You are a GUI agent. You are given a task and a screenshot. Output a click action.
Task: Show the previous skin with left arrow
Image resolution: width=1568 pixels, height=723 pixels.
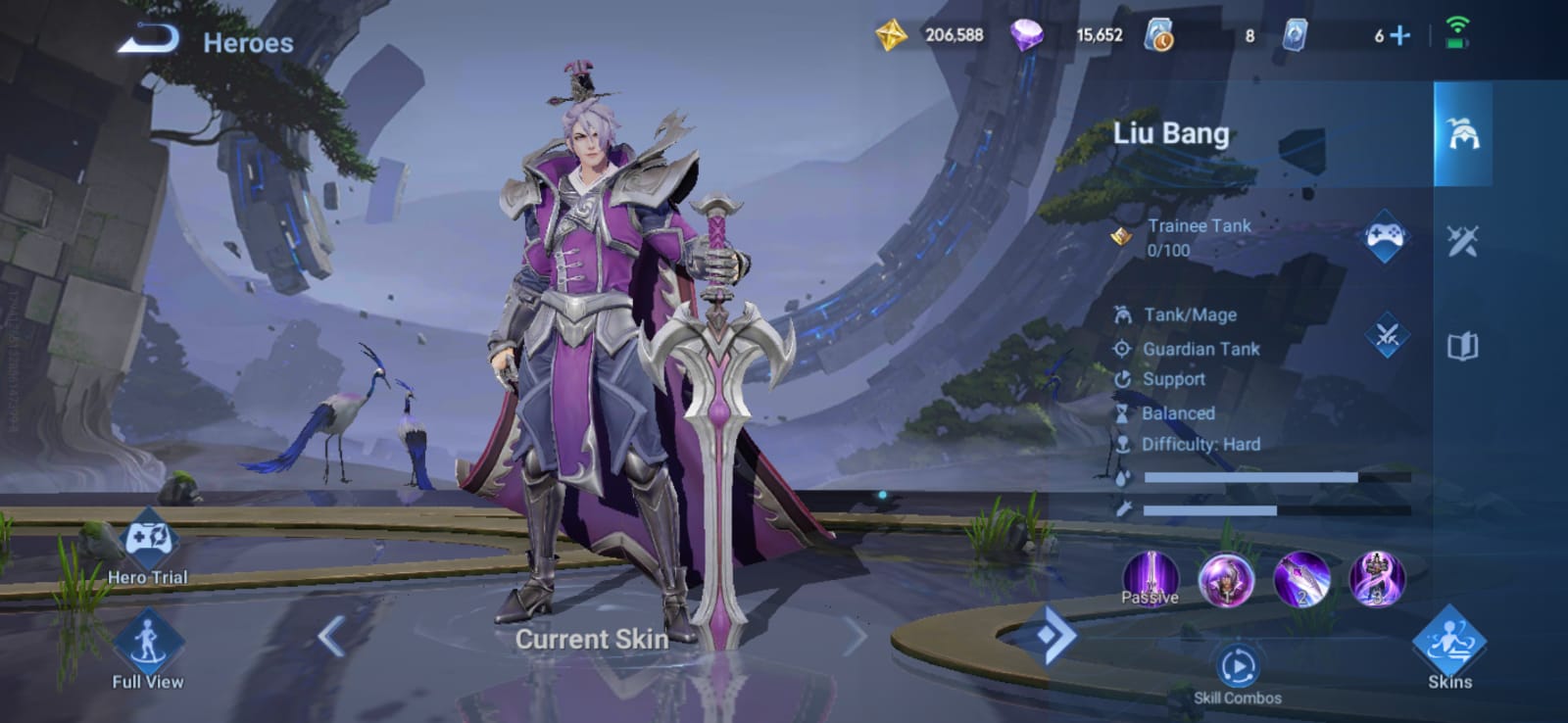point(331,637)
